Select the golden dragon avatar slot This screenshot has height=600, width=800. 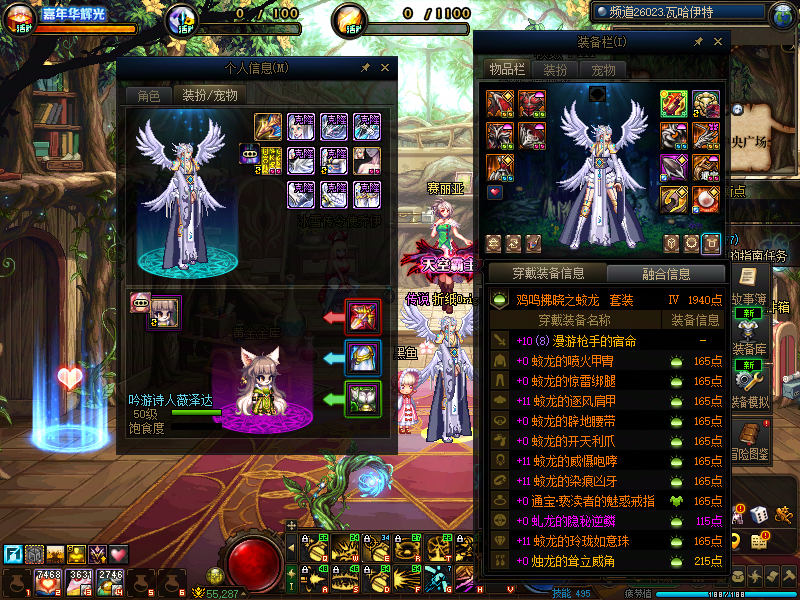pyautogui.click(x=270, y=126)
